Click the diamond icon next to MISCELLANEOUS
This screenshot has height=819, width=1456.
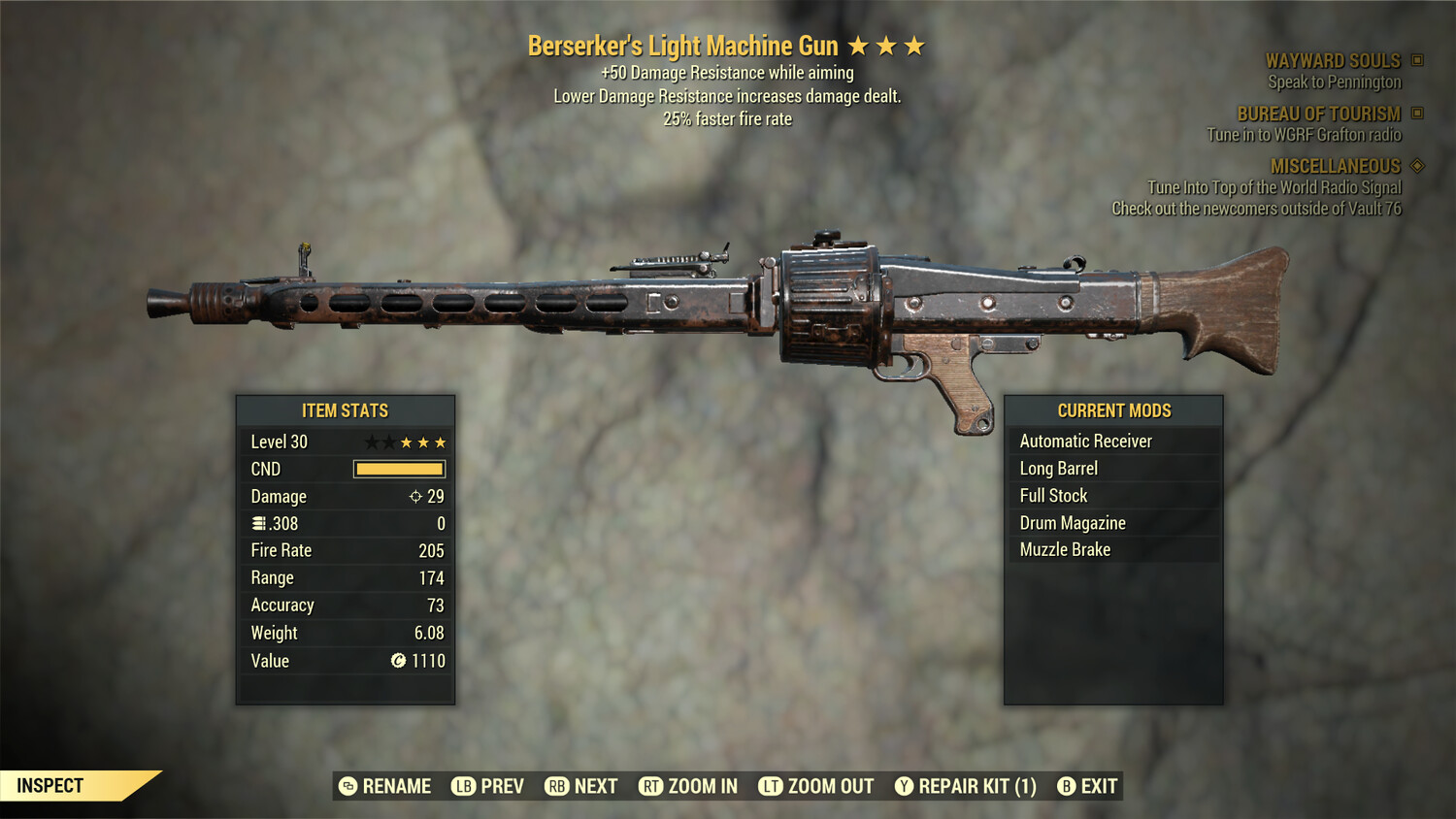1416,166
